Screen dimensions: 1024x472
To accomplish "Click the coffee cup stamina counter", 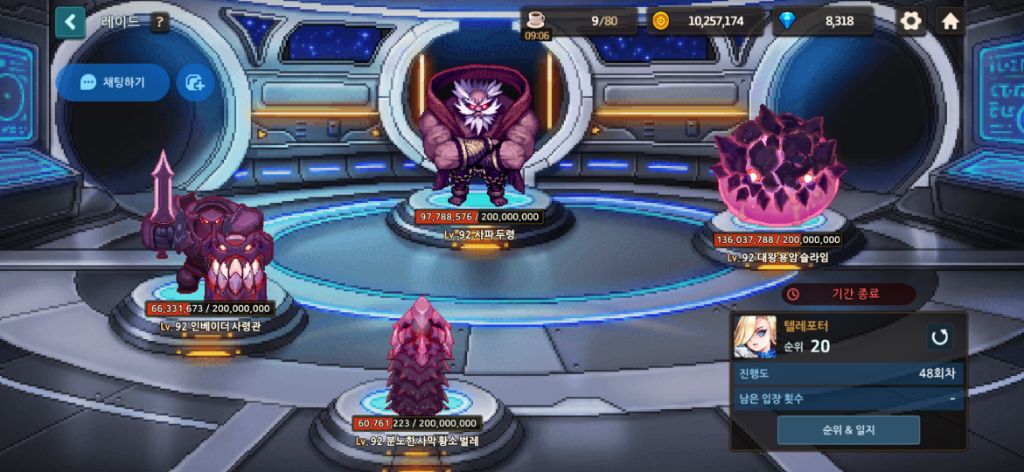I will coord(582,21).
